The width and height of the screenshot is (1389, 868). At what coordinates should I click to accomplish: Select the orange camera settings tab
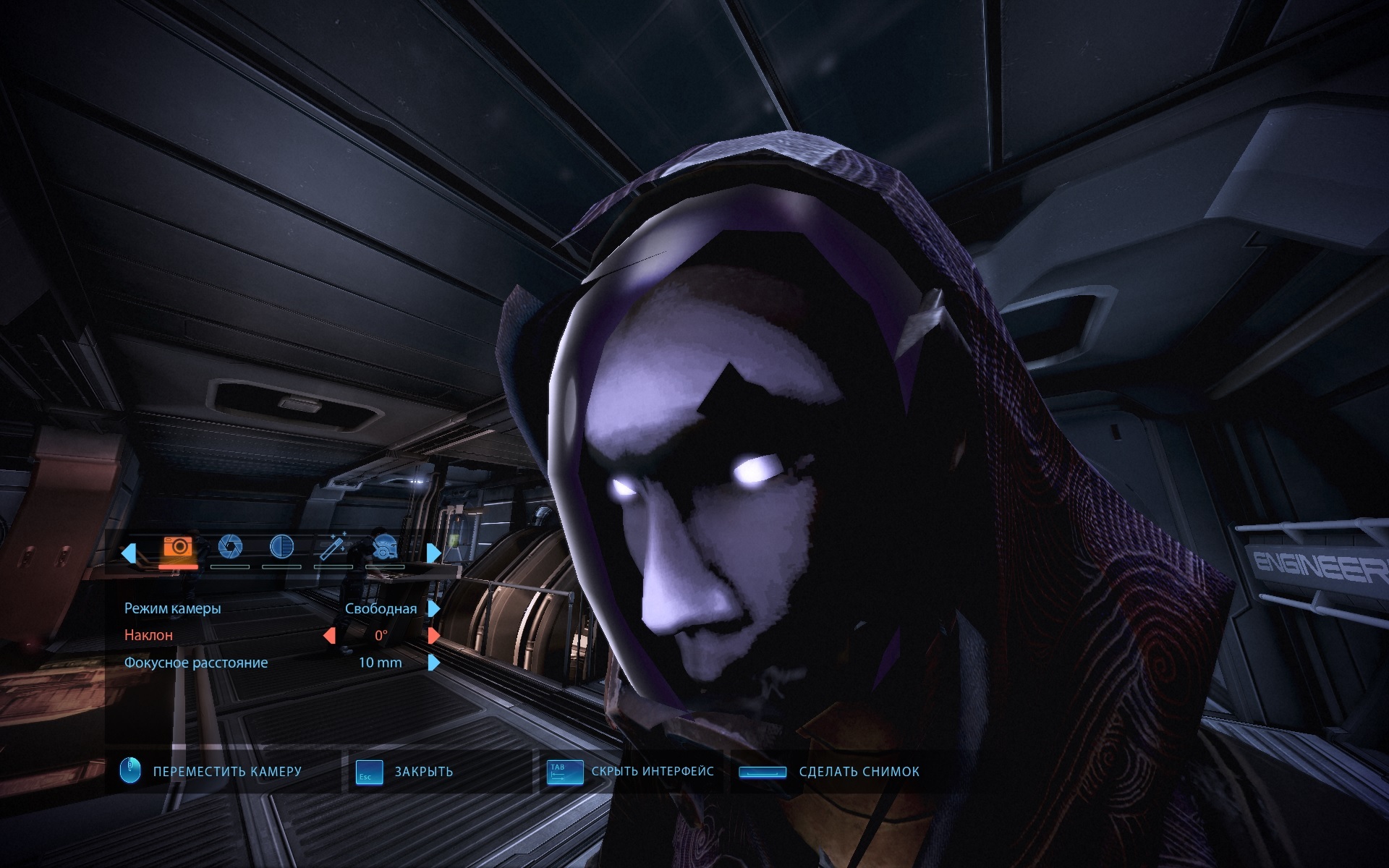pos(178,548)
